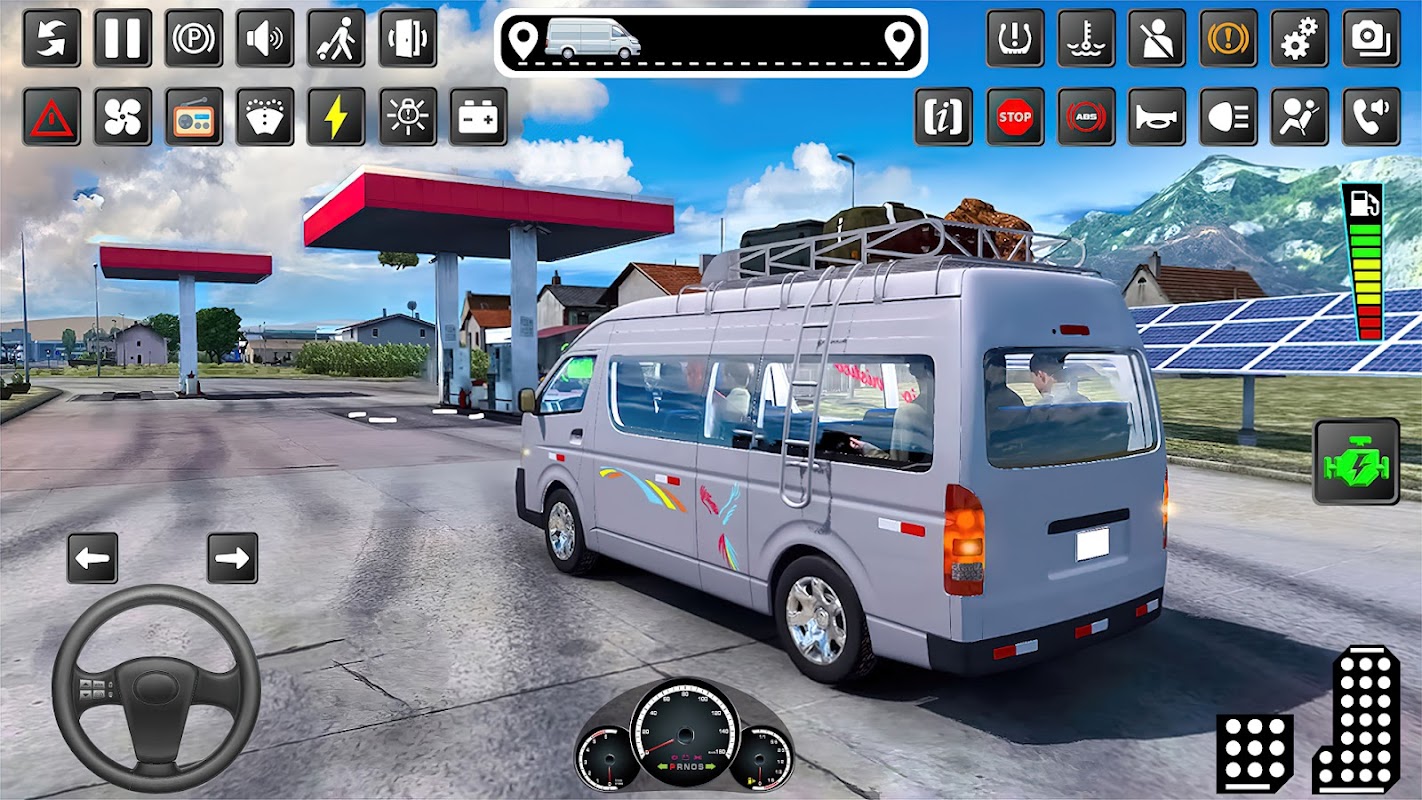Image resolution: width=1422 pixels, height=800 pixels.
Task: Switch on the headlights
Action: (x=1229, y=117)
